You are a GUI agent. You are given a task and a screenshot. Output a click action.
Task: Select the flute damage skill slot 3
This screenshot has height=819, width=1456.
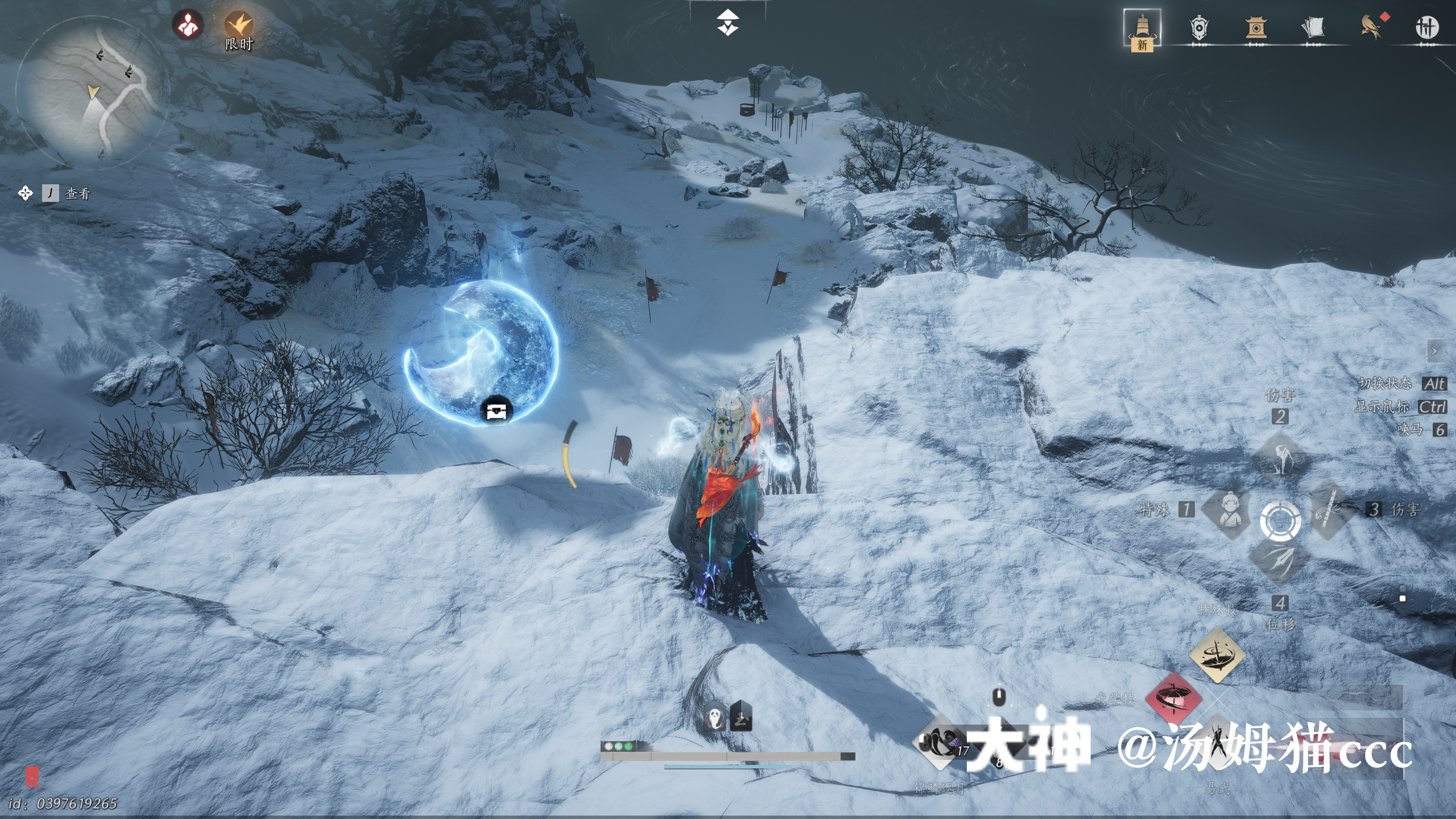point(1331,510)
